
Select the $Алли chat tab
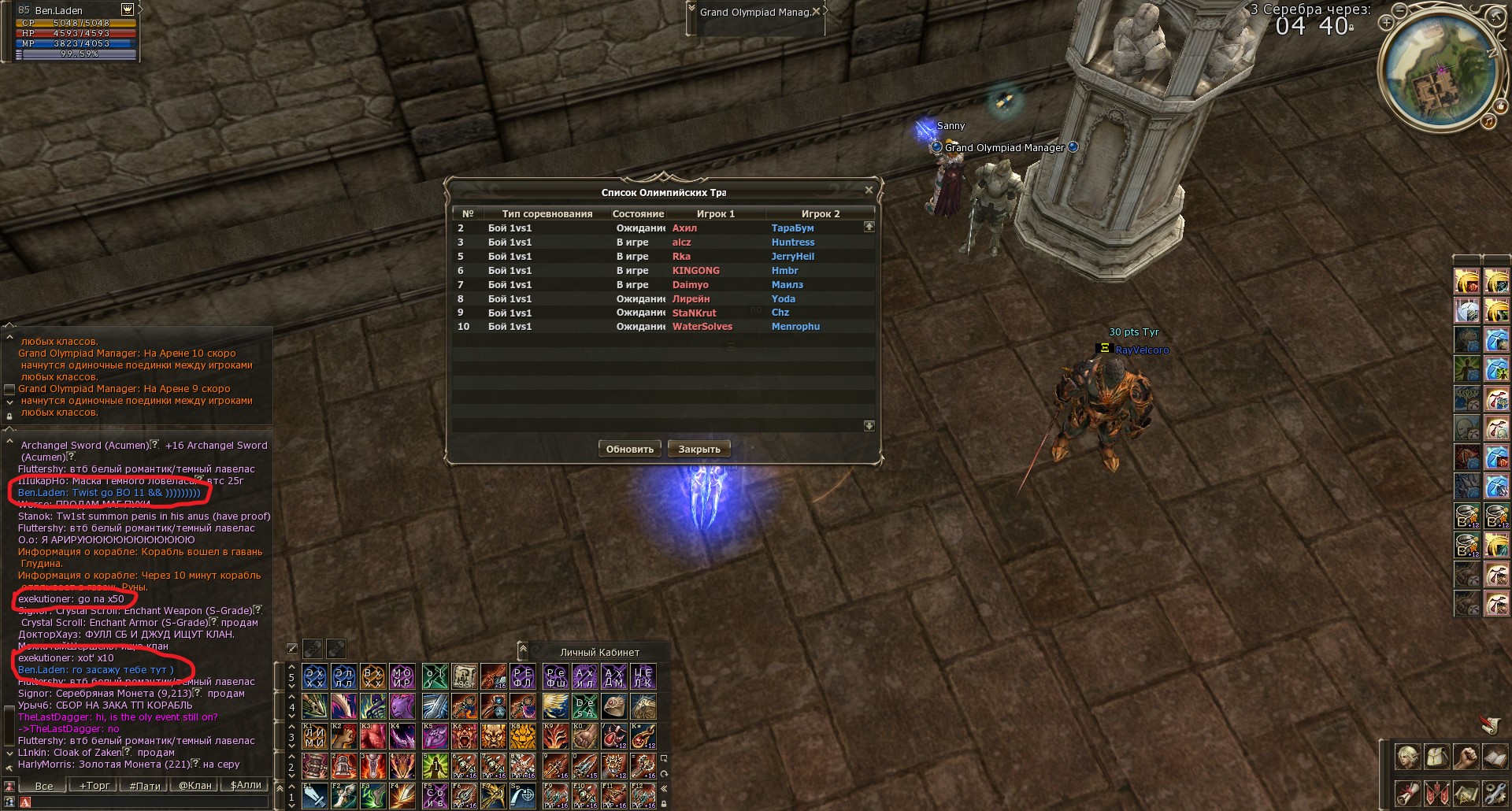(x=246, y=786)
